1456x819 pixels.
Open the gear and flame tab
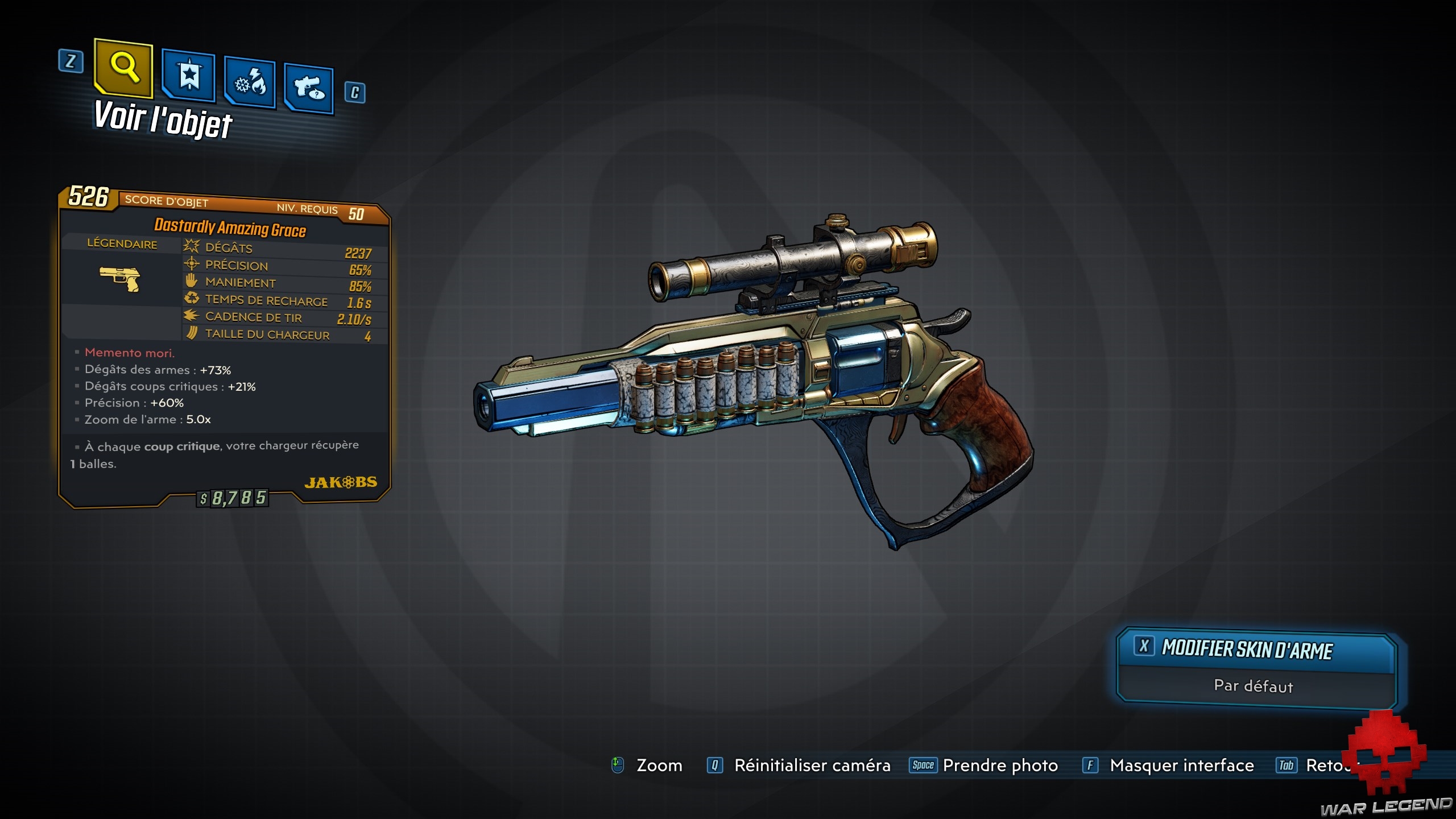pos(250,84)
